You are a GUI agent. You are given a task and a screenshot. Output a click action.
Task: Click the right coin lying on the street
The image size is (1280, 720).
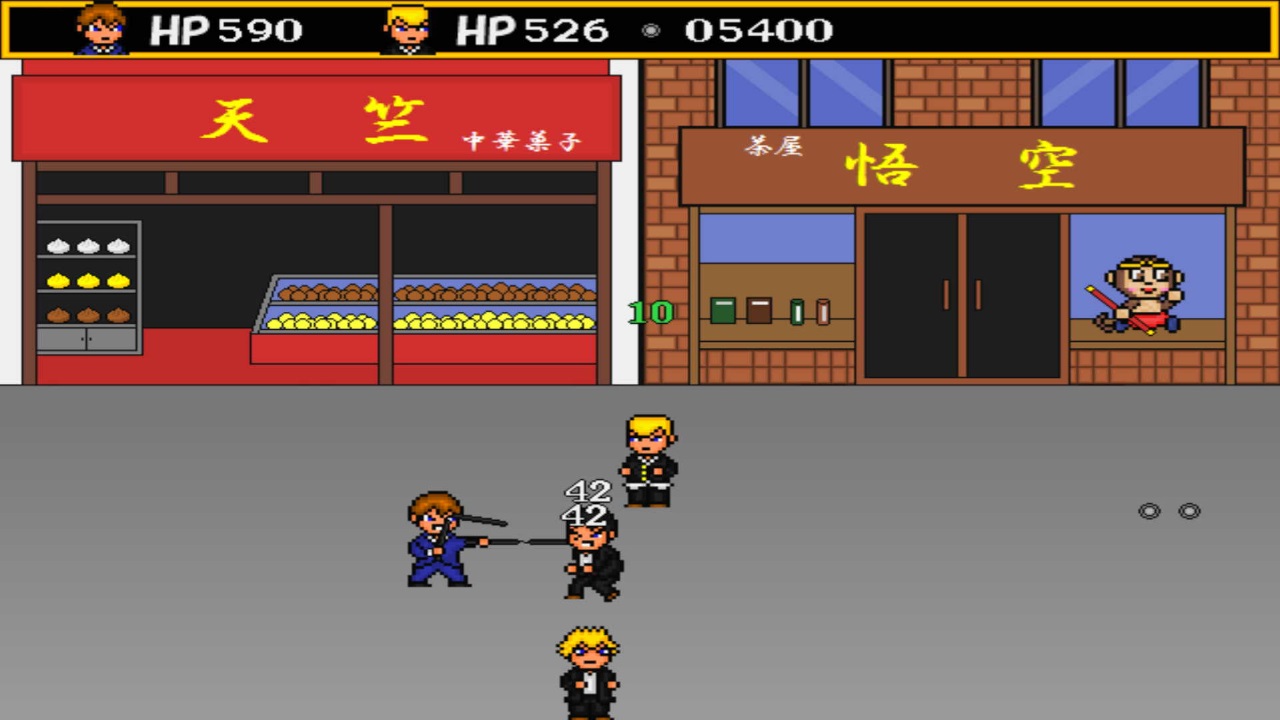click(x=1188, y=511)
